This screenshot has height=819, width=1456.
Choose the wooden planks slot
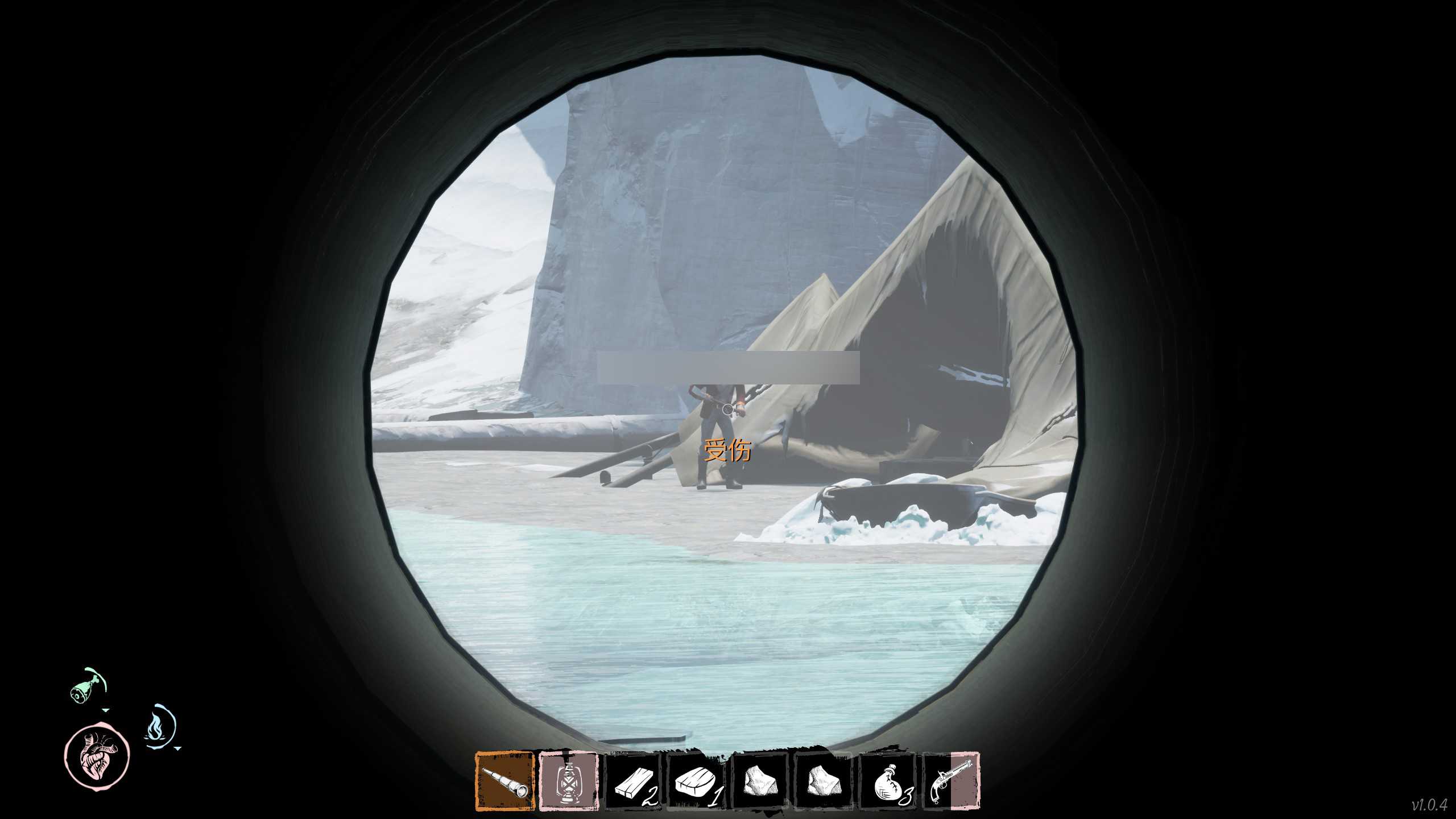tap(632, 782)
